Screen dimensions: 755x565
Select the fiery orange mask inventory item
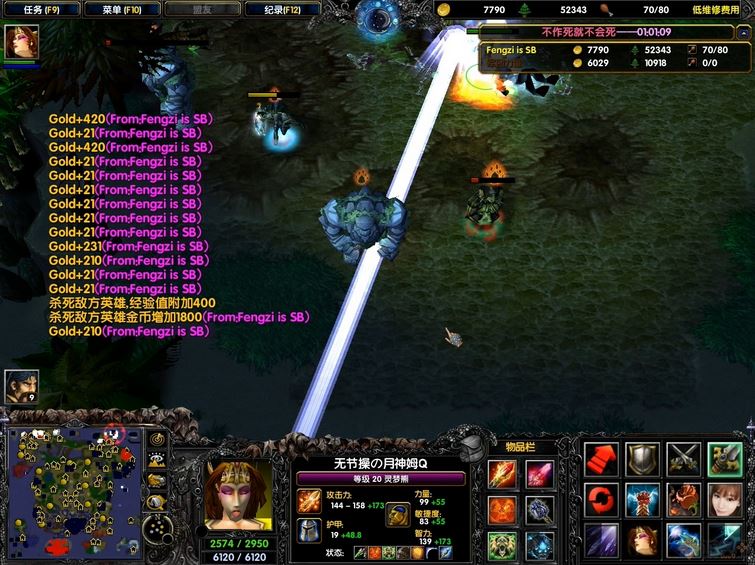(x=503, y=510)
